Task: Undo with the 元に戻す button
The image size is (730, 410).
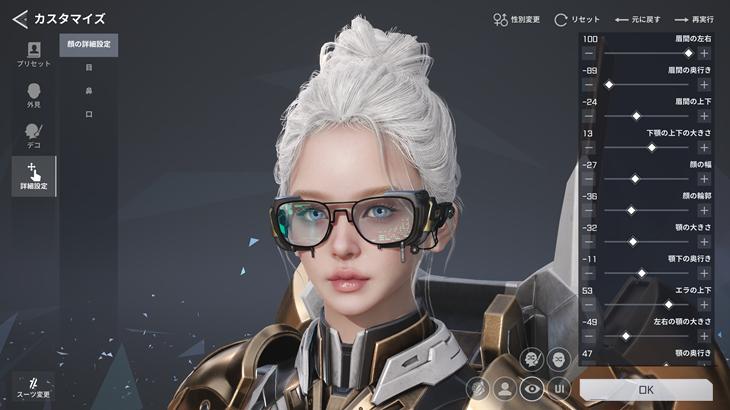Action: pyautogui.click(x=636, y=19)
